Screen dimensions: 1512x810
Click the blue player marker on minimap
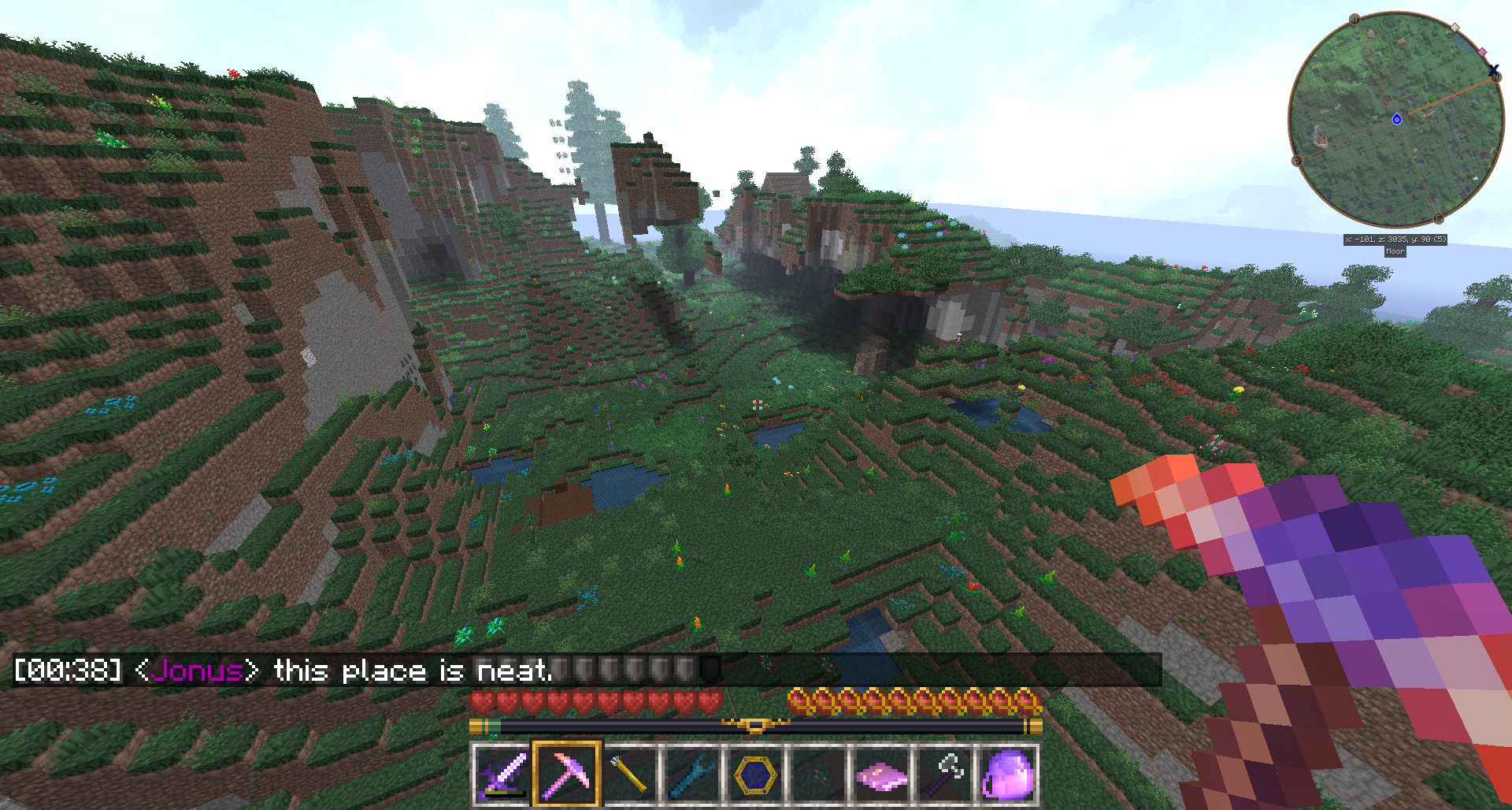coord(1397,119)
